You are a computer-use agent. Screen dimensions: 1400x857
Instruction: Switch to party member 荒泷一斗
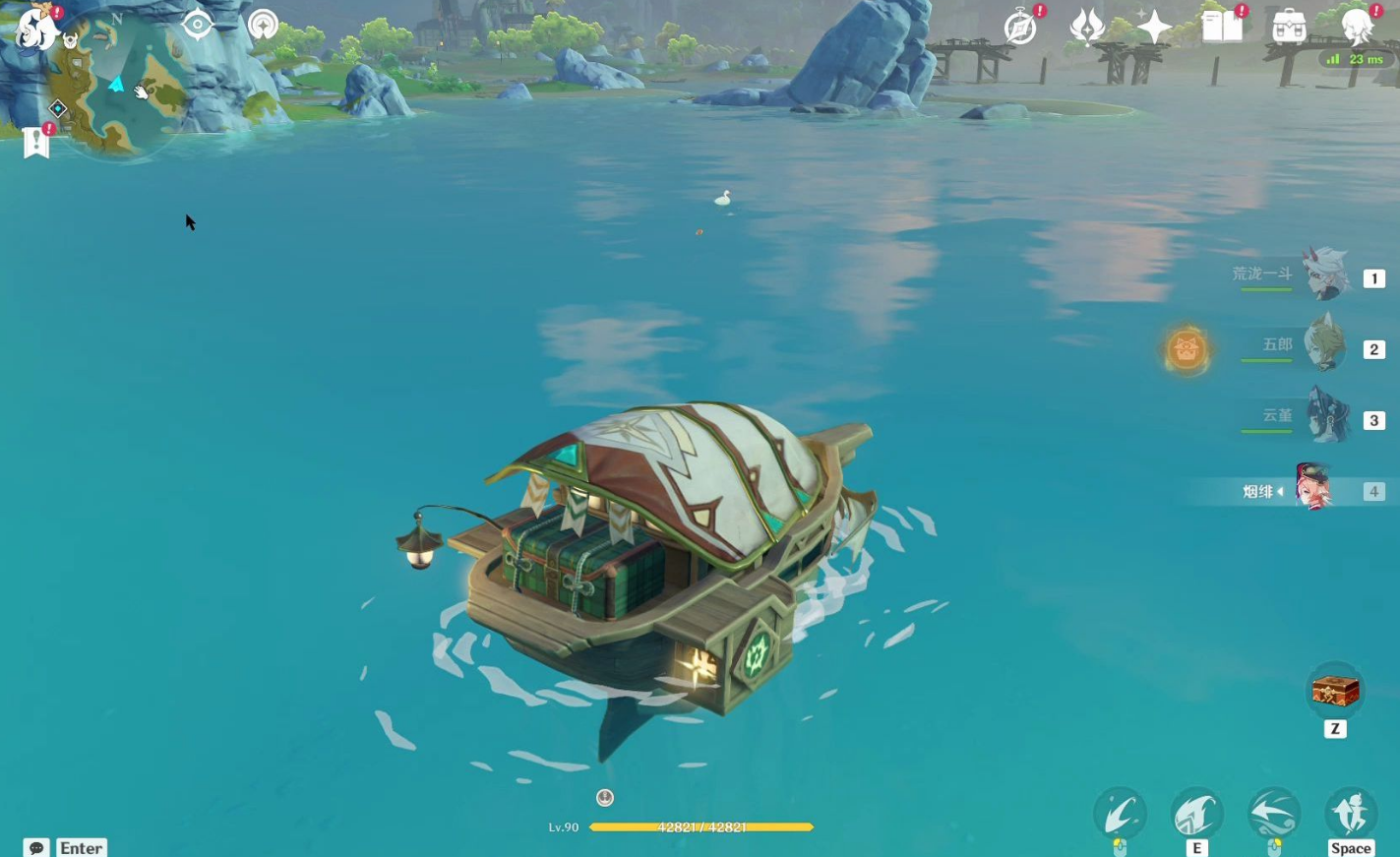[x=1324, y=275]
